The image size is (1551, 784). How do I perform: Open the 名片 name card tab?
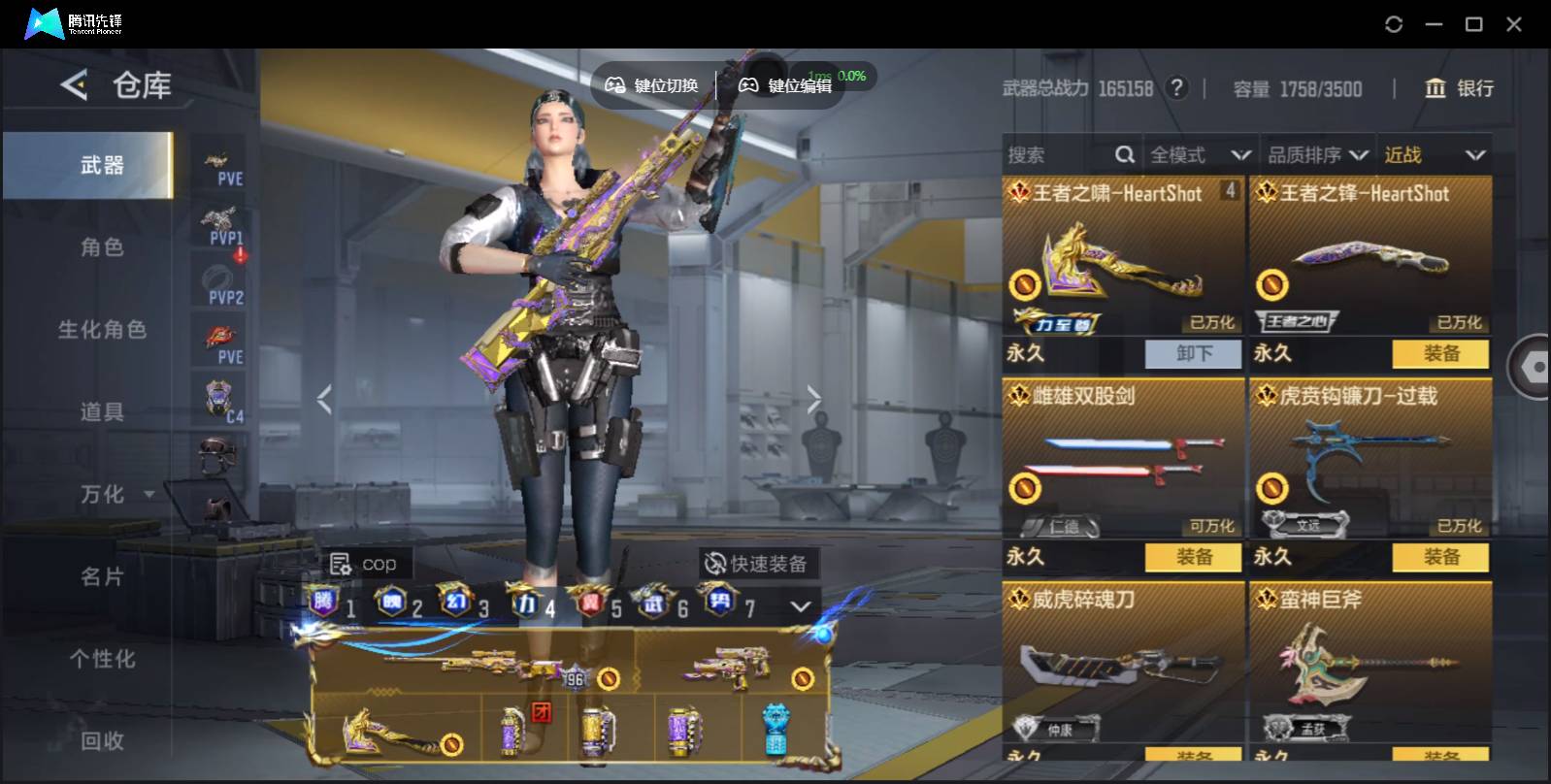tap(102, 577)
